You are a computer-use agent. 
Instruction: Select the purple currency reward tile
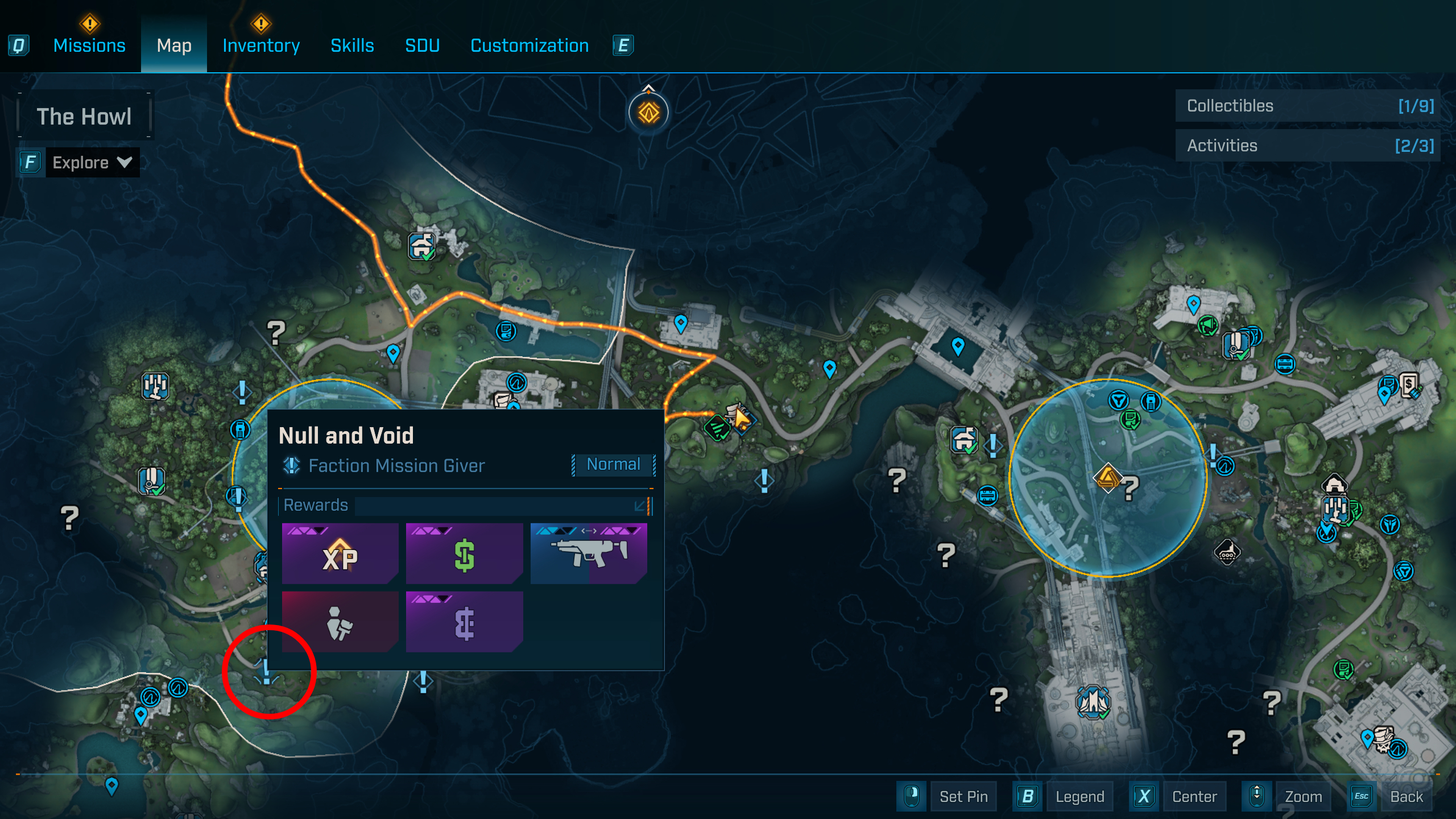pyautogui.click(x=464, y=622)
